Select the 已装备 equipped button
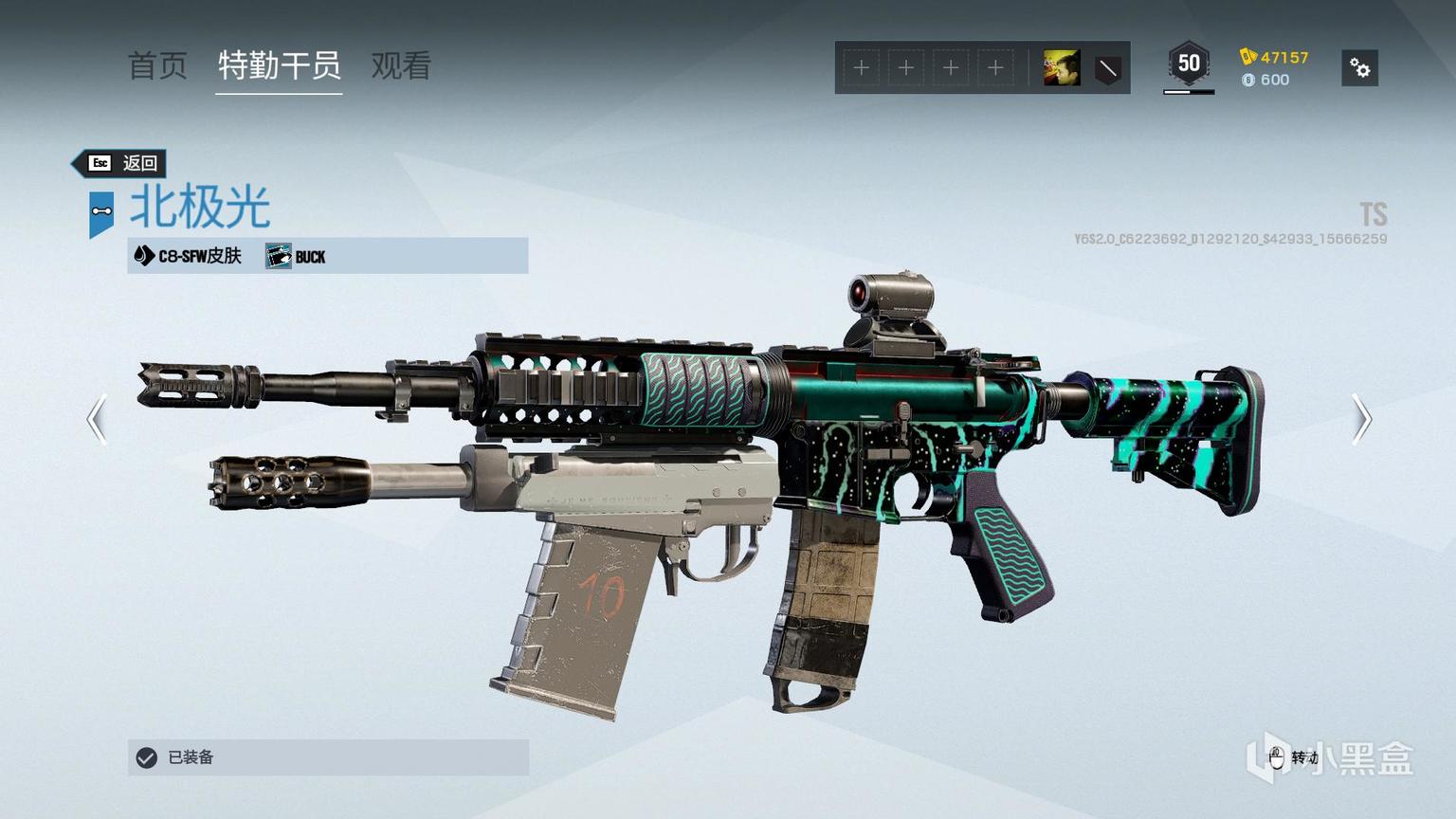 pyautogui.click(x=328, y=757)
